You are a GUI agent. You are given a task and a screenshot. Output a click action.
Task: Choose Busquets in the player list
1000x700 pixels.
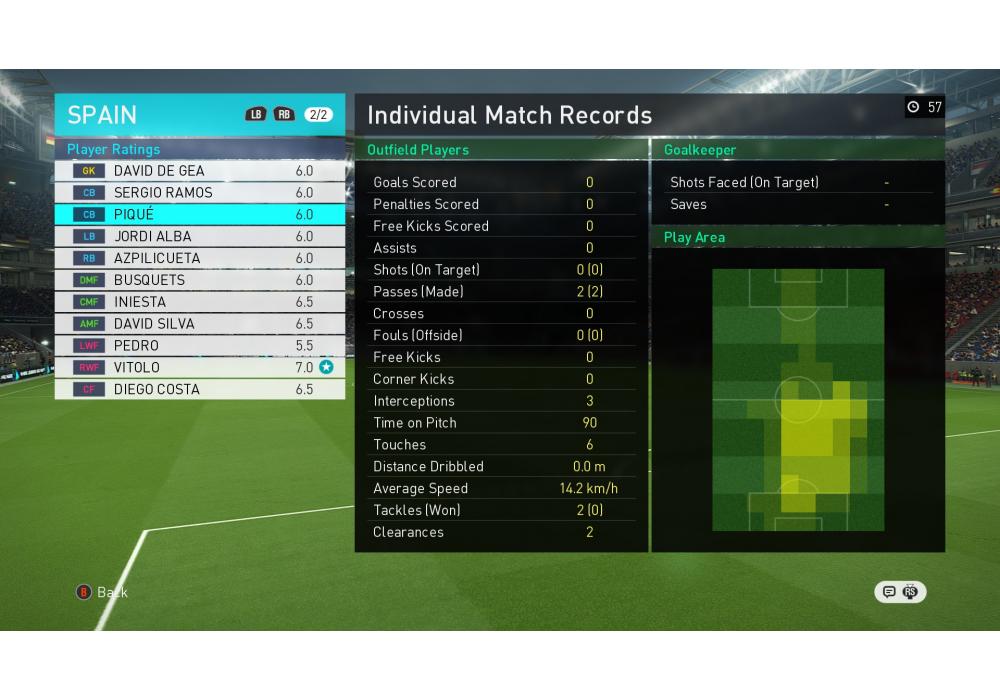coord(200,280)
